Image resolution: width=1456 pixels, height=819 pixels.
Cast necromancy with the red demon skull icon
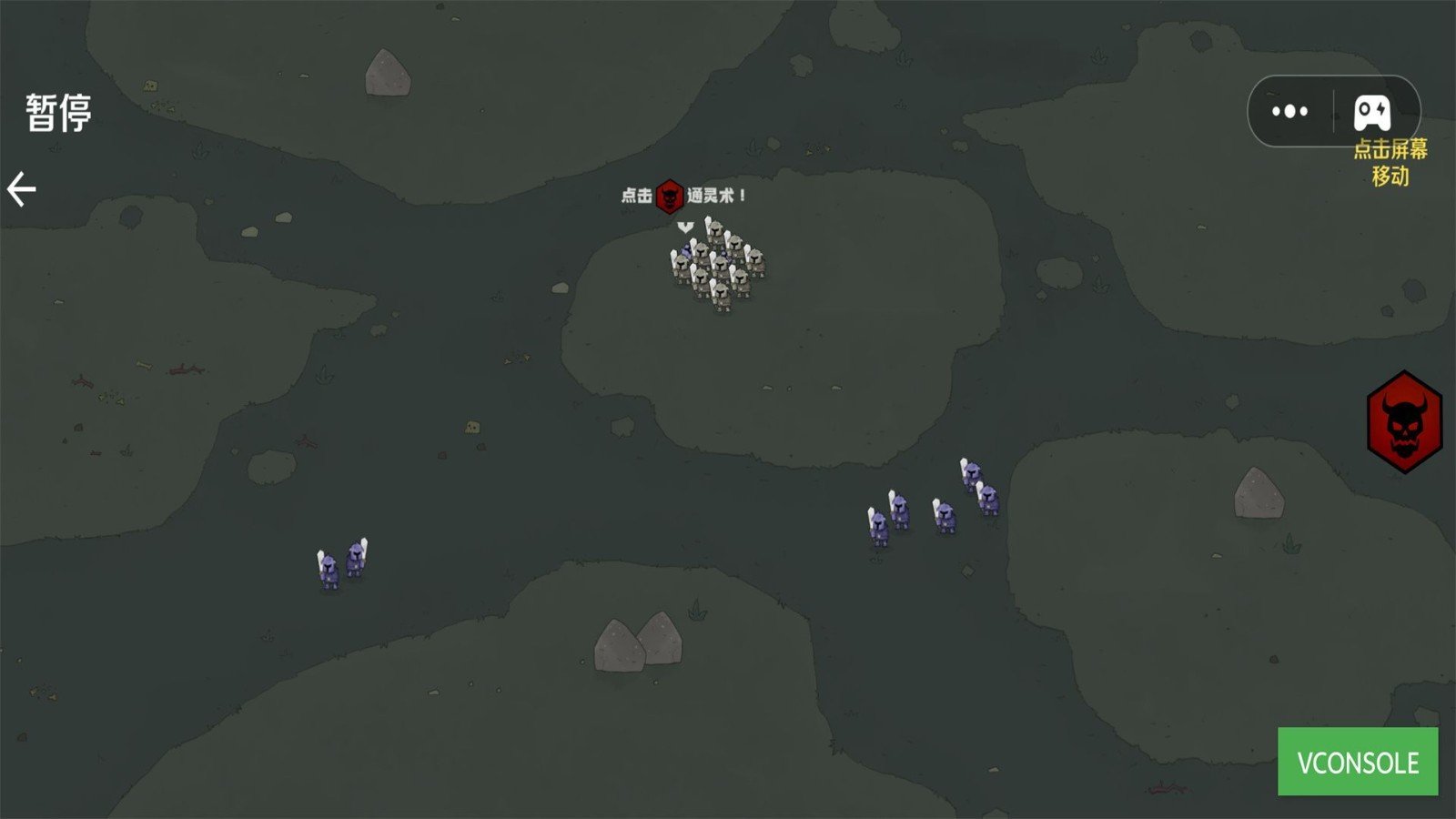pyautogui.click(x=1404, y=421)
